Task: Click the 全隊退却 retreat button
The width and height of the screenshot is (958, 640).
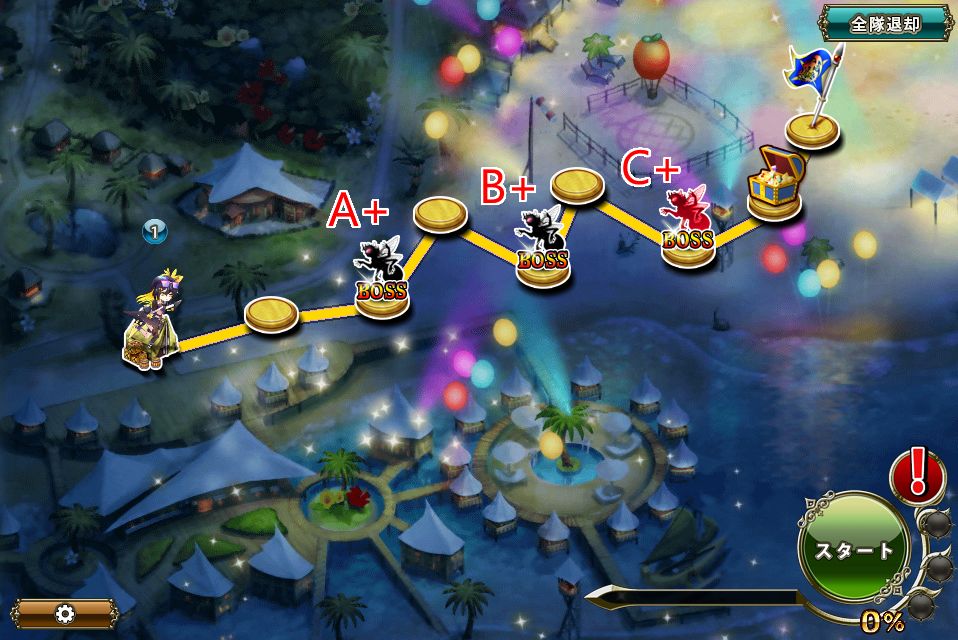Action: point(885,24)
